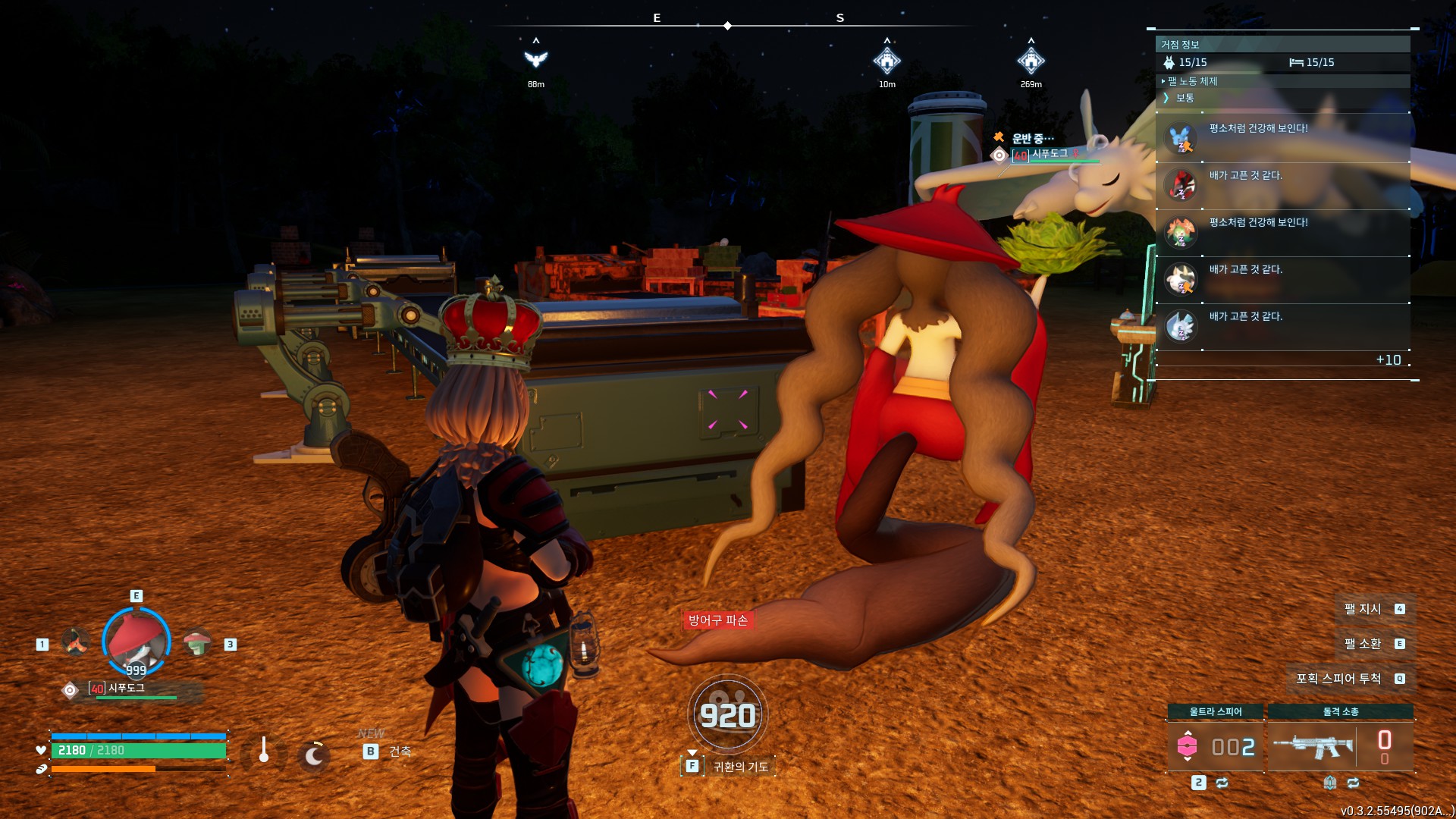
Task: Click the crescent moon night indicator
Action: click(313, 755)
